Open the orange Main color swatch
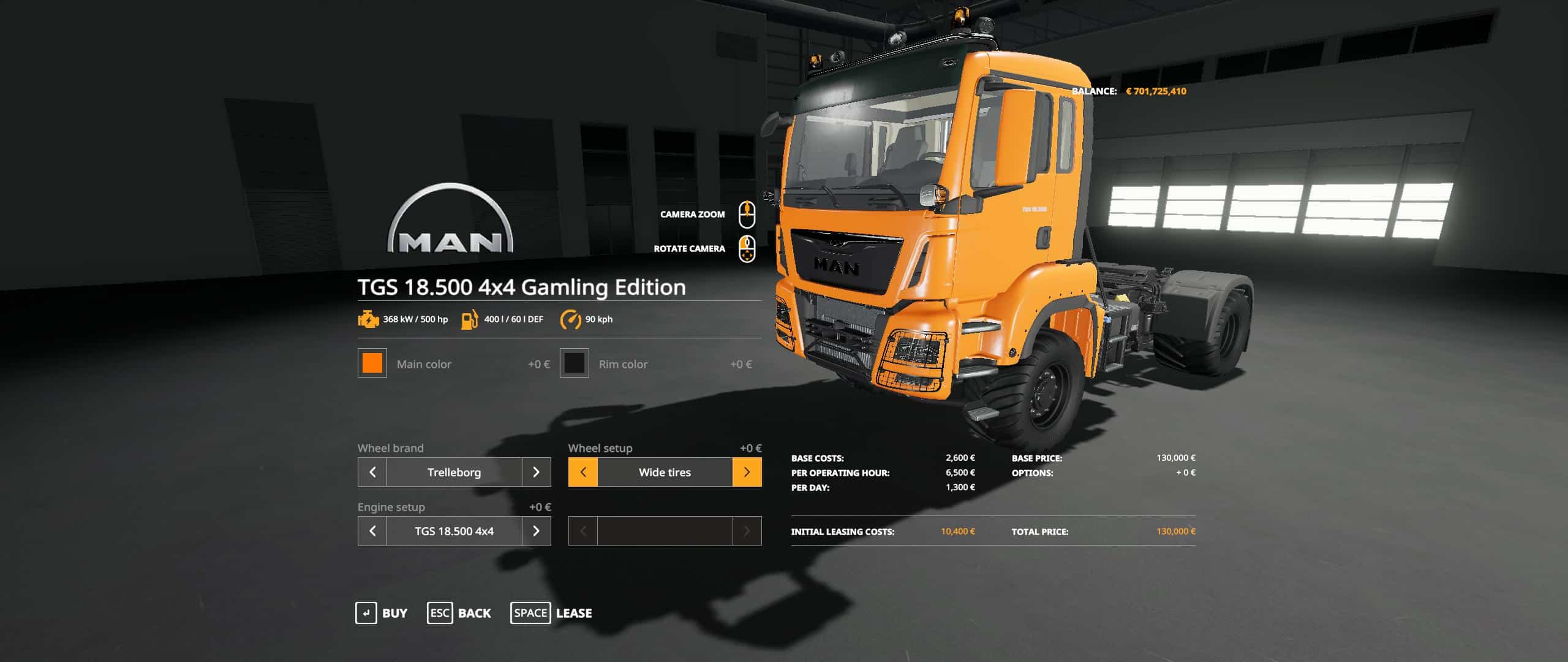The image size is (1568, 662). (x=372, y=363)
